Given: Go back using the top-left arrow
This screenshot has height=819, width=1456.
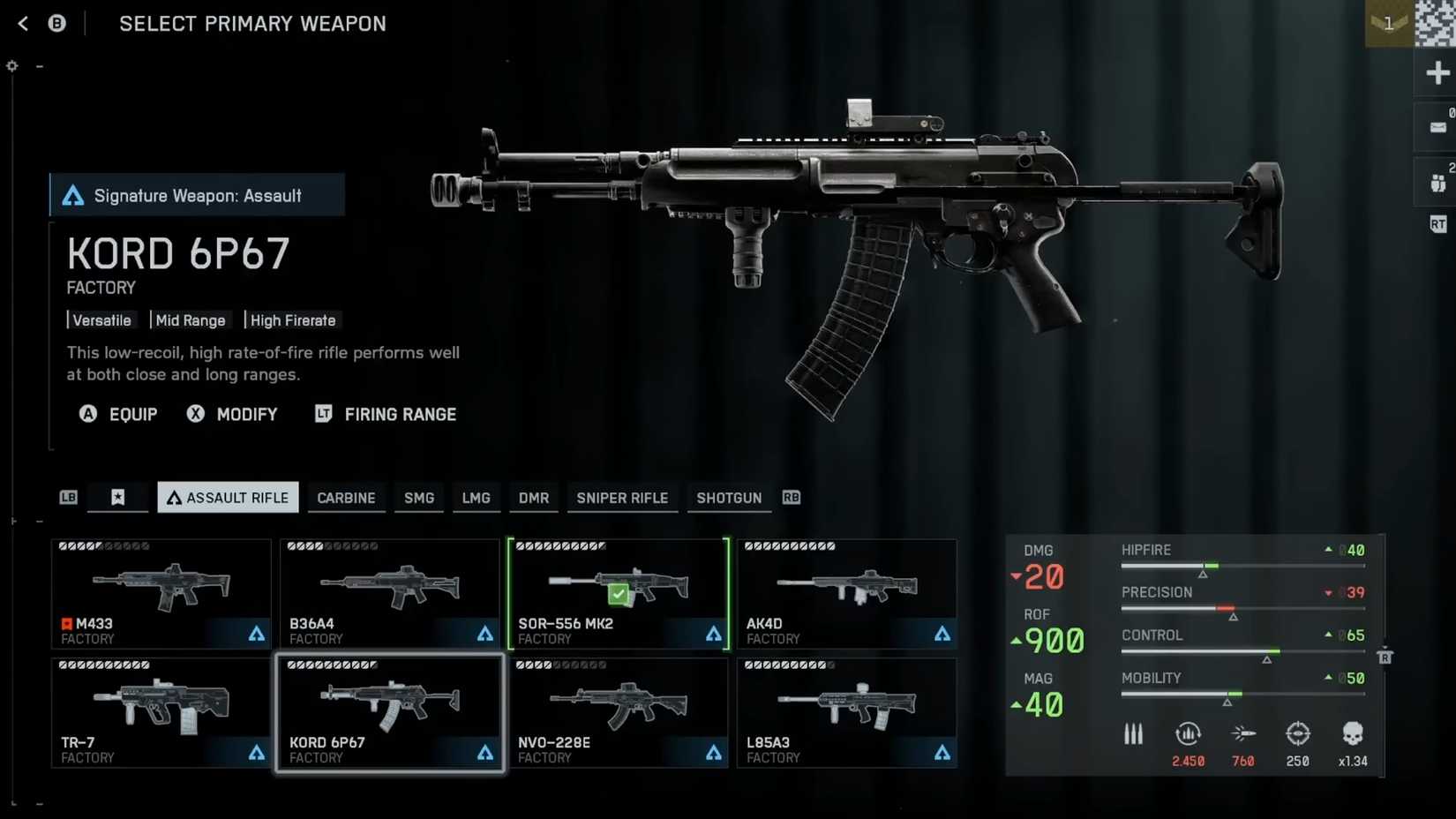Looking at the screenshot, I should pyautogui.click(x=23, y=24).
